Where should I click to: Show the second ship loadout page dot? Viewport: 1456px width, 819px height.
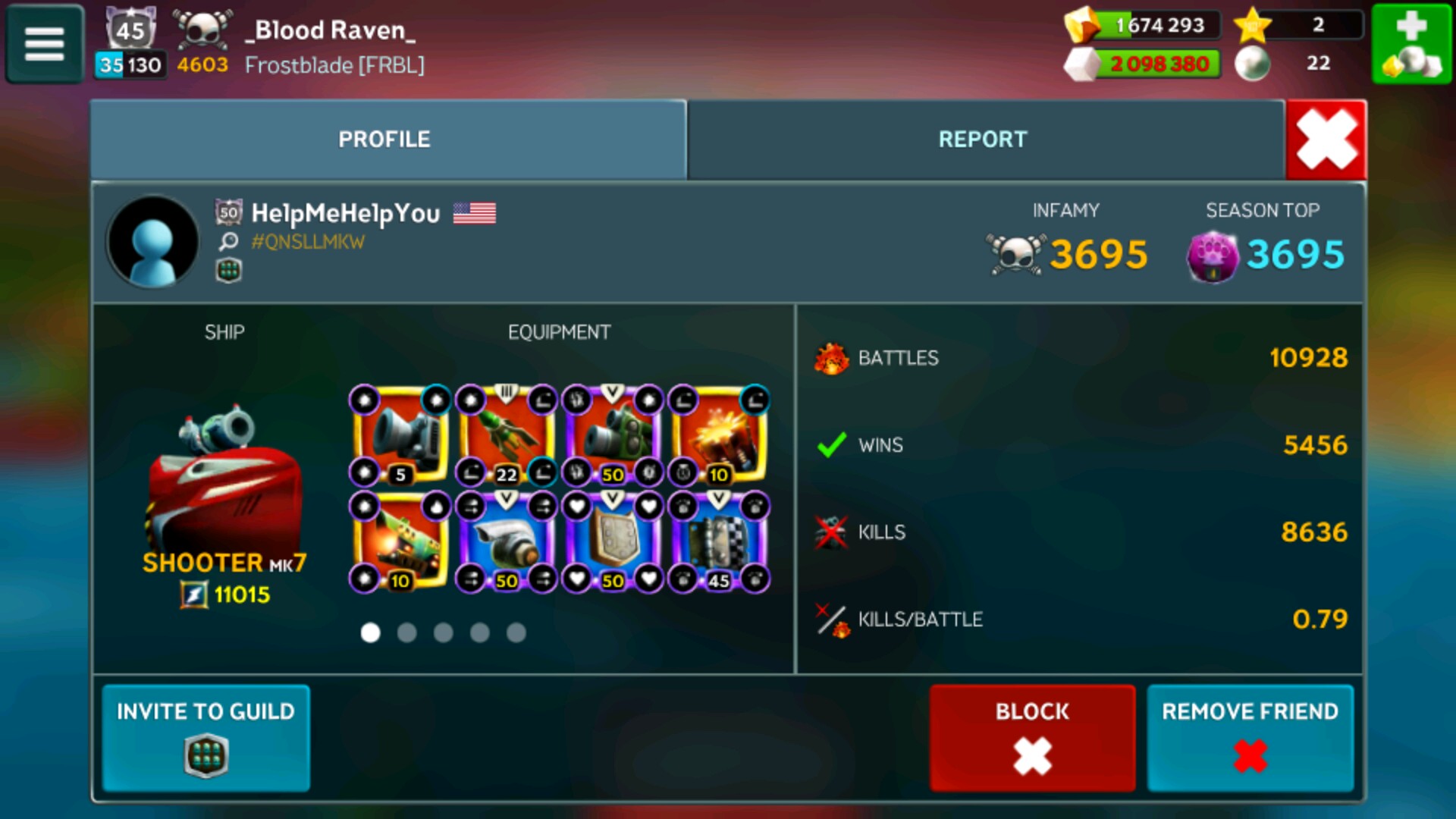[407, 632]
